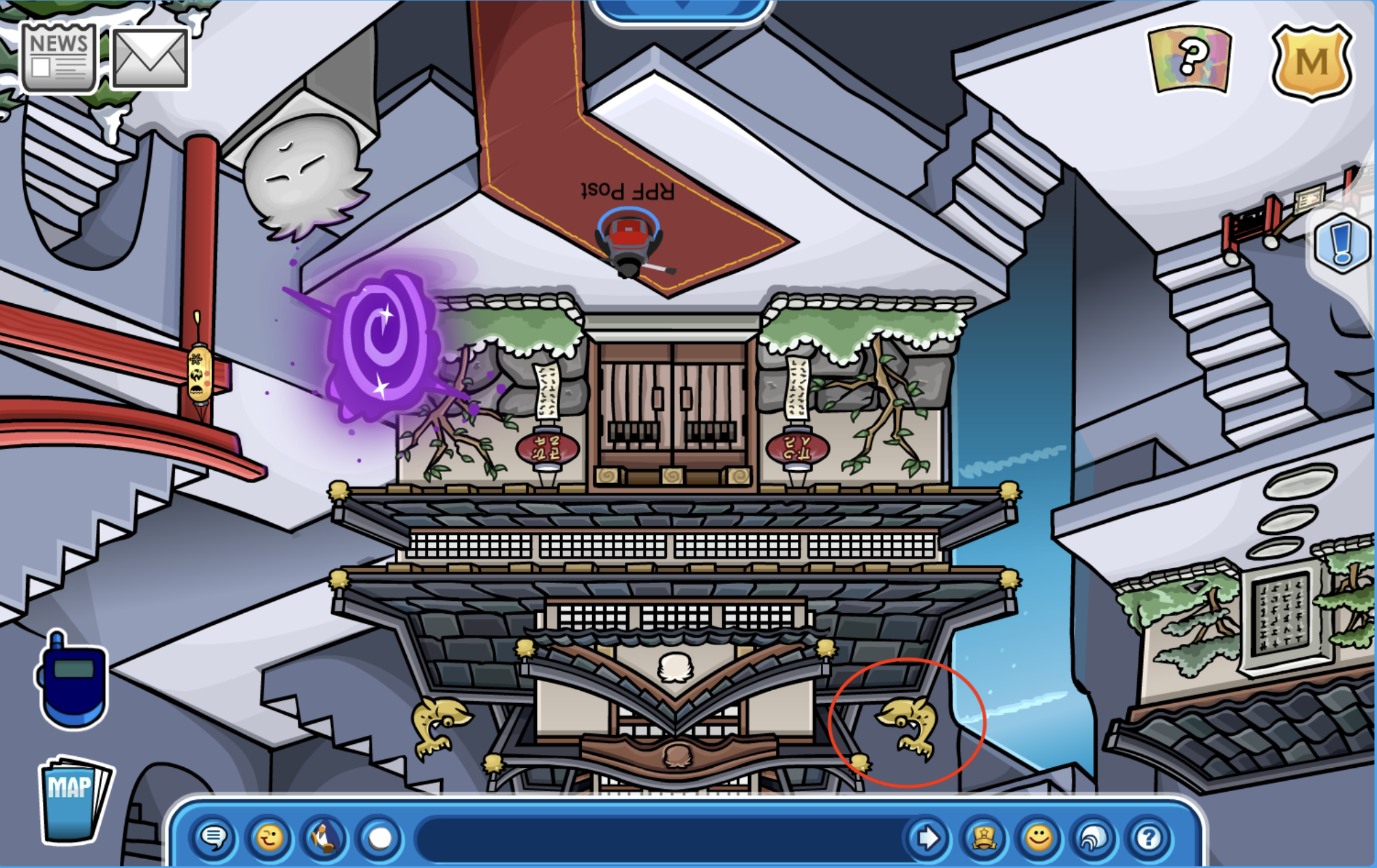Expand the blue dropdown tab at top
The height and width of the screenshot is (868, 1377).
pos(681,8)
